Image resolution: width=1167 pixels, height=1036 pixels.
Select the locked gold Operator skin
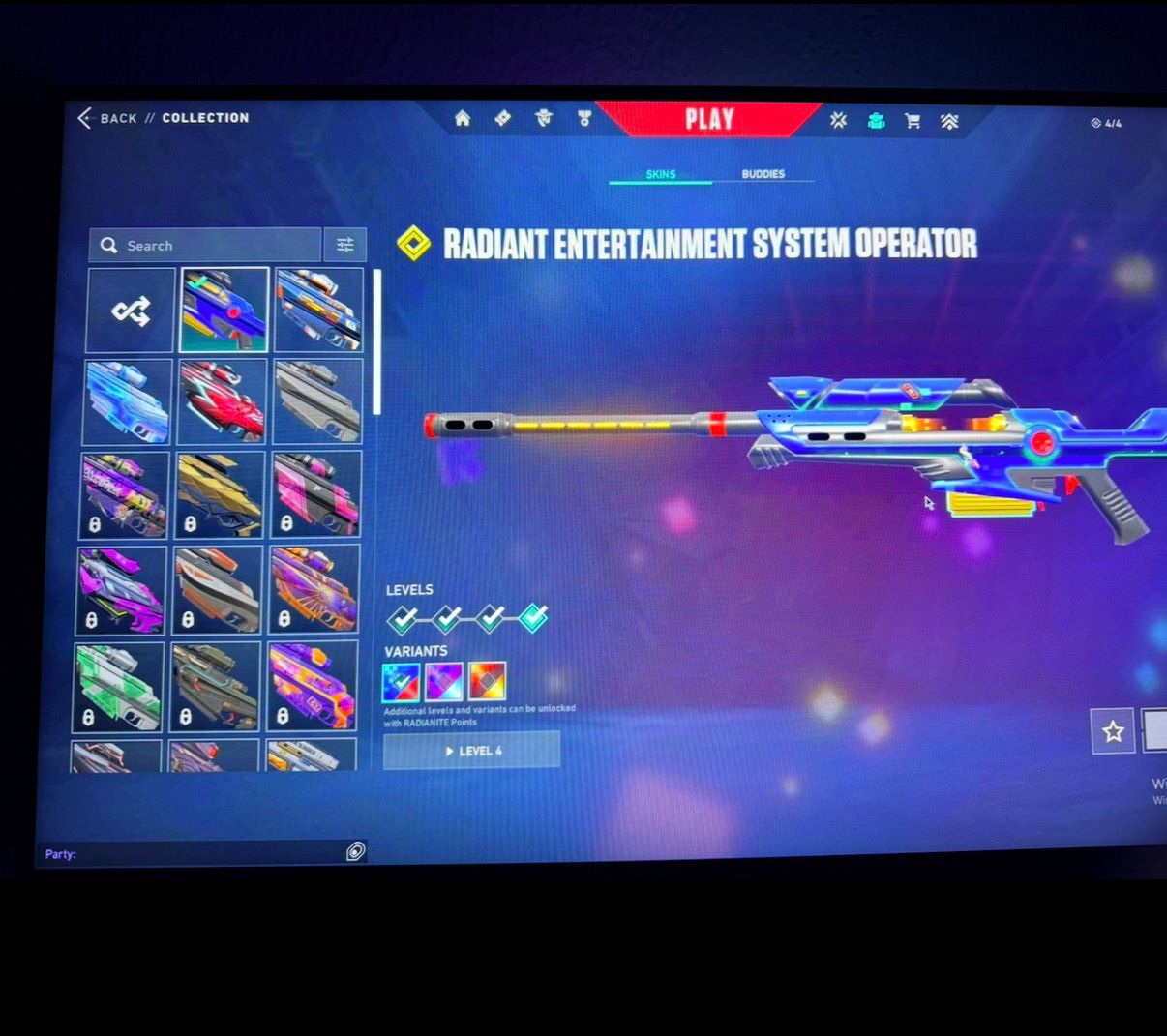[219, 495]
